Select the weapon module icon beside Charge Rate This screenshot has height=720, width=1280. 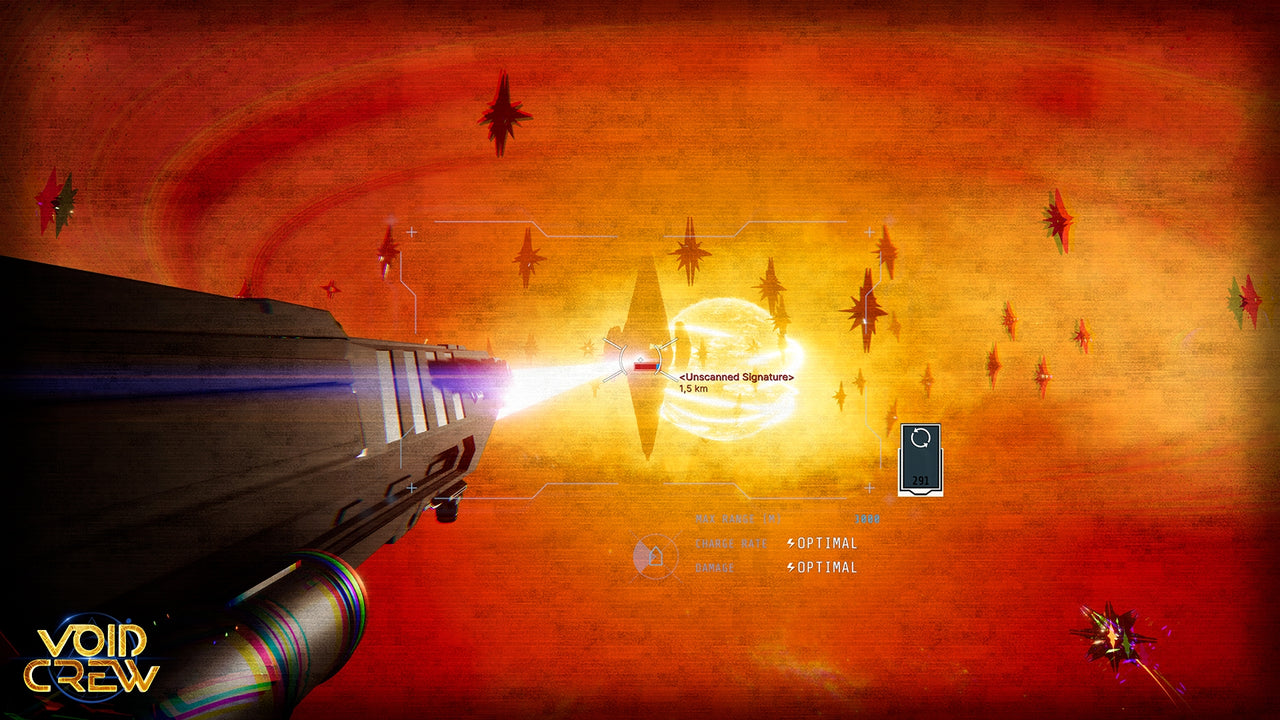click(x=655, y=556)
